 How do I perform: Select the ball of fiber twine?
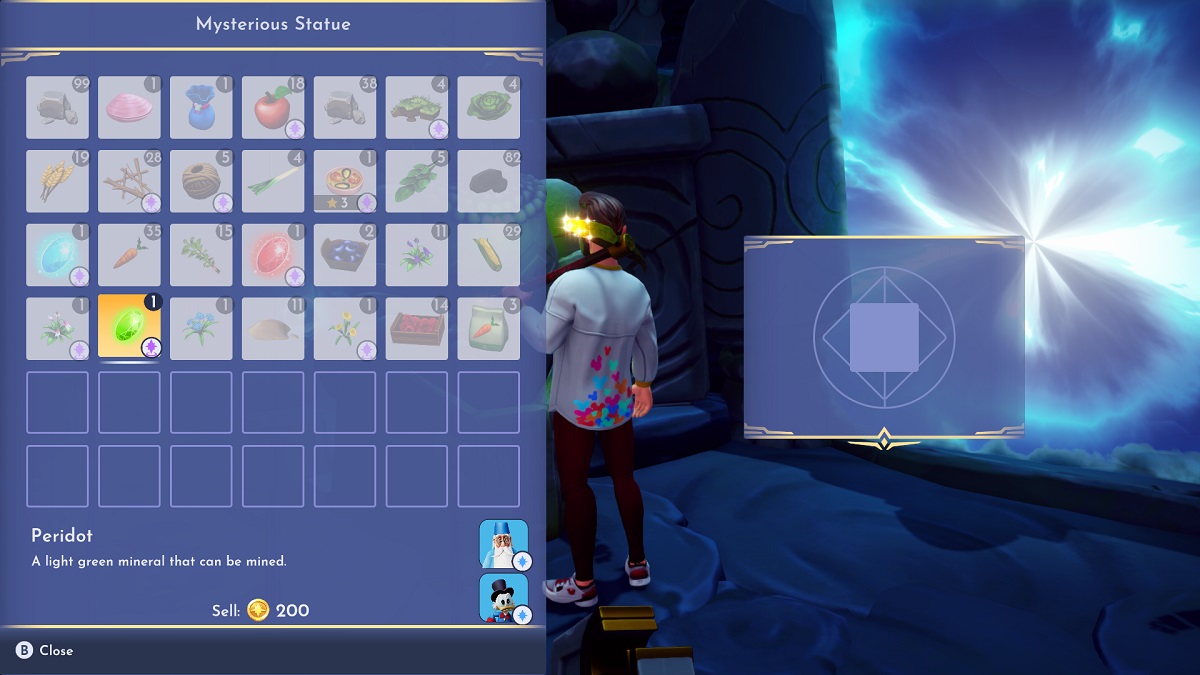click(x=201, y=181)
